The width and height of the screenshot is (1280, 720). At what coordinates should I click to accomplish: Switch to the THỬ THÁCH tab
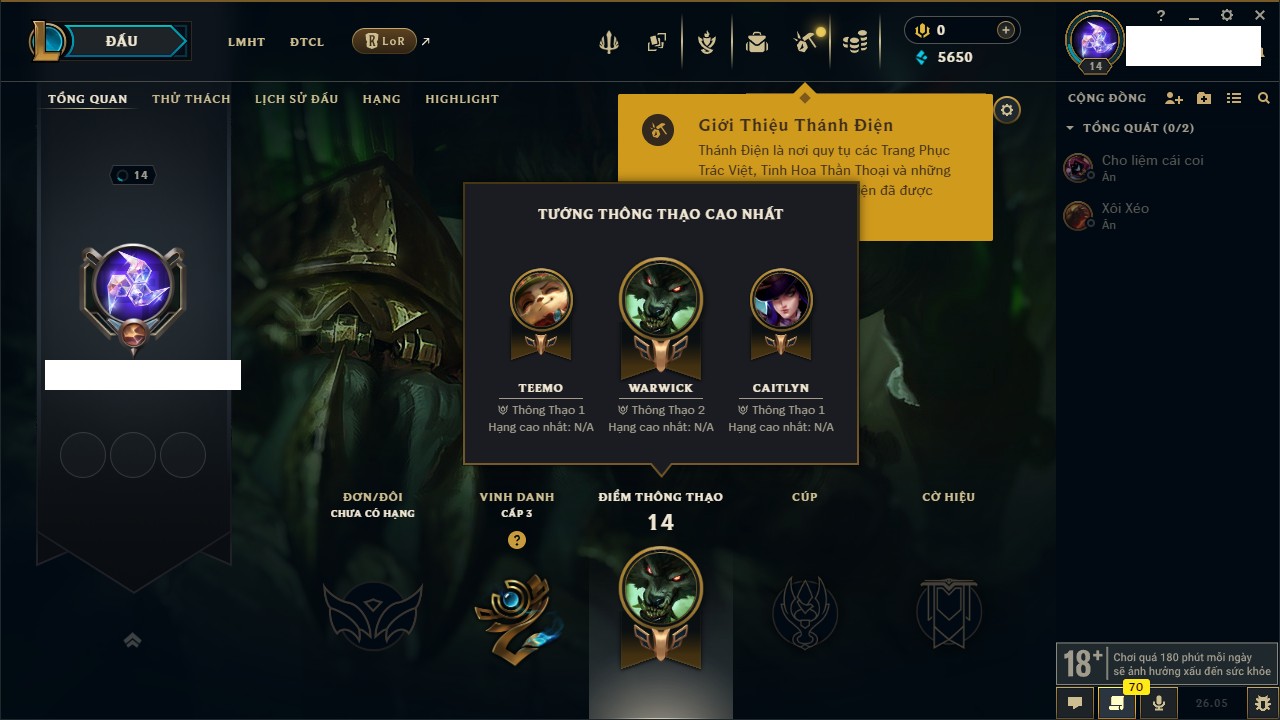pos(191,99)
